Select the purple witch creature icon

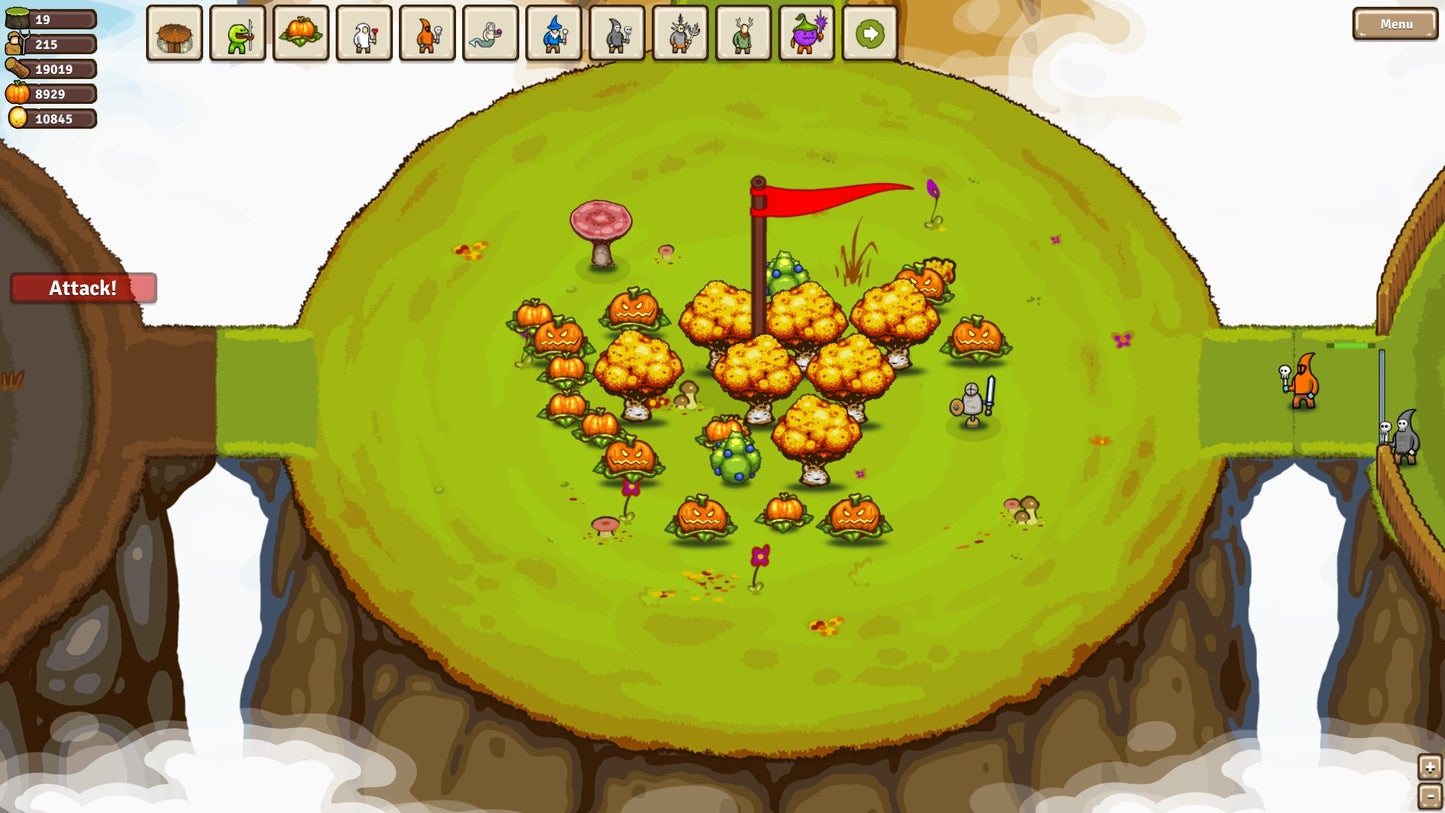(806, 33)
